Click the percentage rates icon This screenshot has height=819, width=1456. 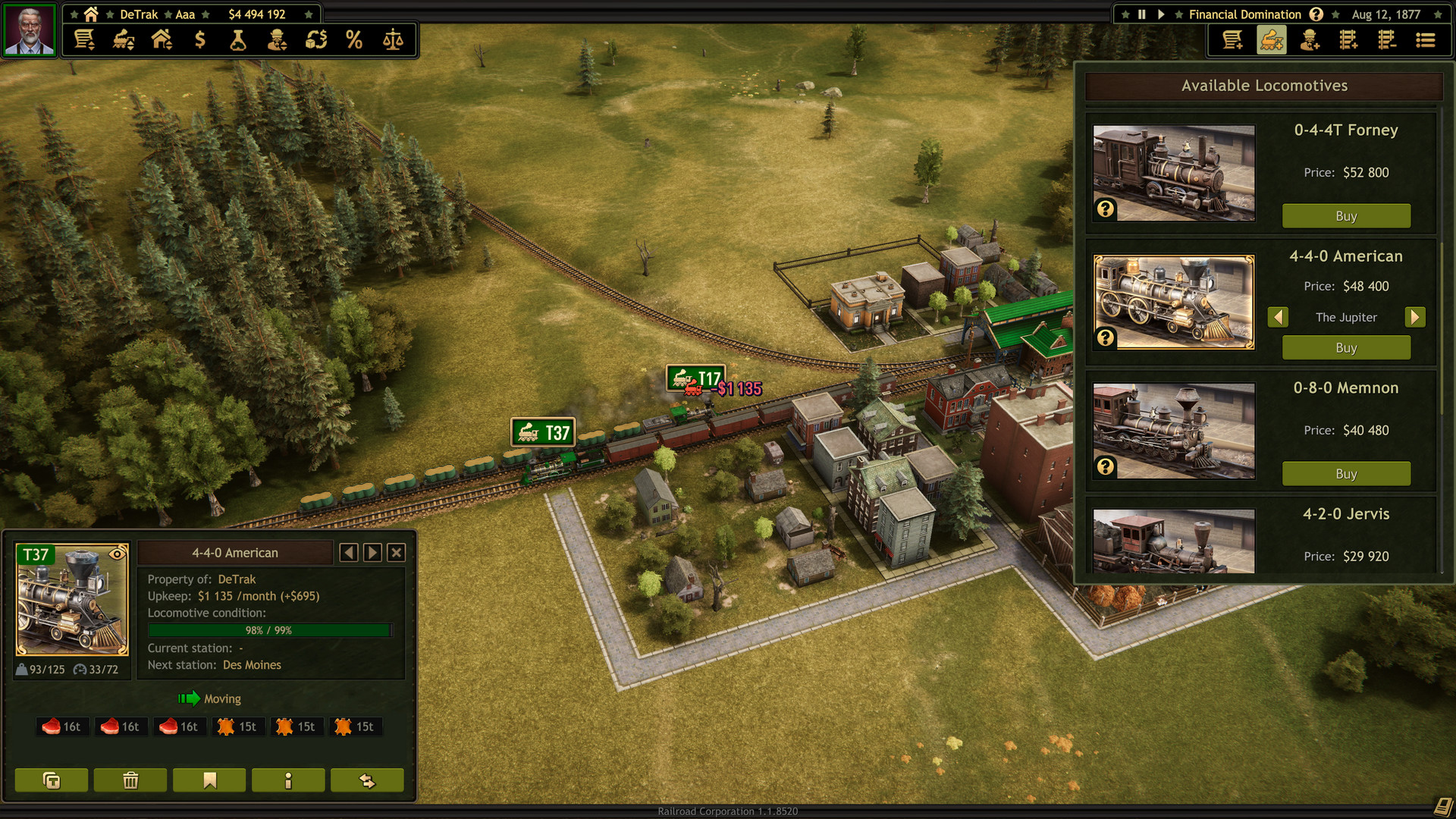[353, 39]
